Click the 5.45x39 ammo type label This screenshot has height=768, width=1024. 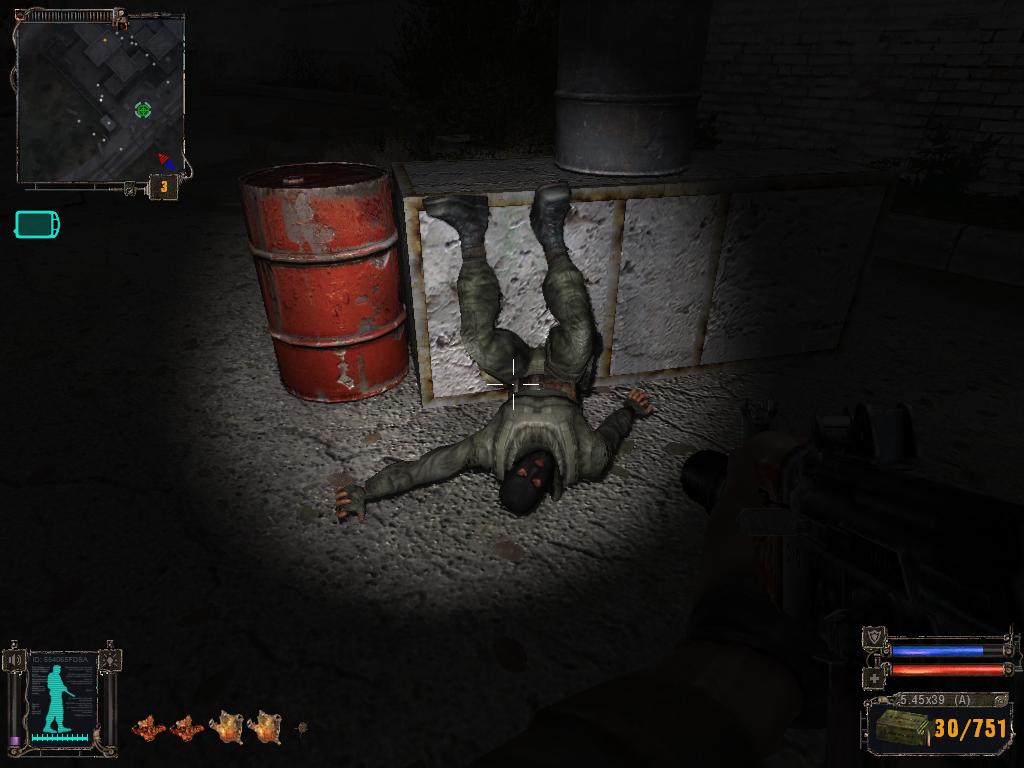pyautogui.click(x=934, y=699)
